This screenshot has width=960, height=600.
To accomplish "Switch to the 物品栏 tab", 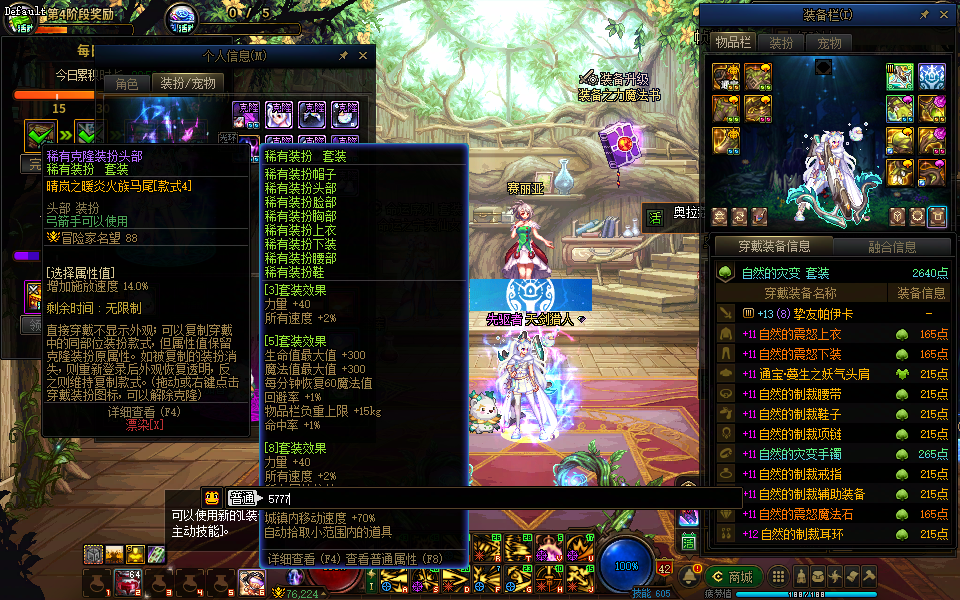I will (x=732, y=43).
